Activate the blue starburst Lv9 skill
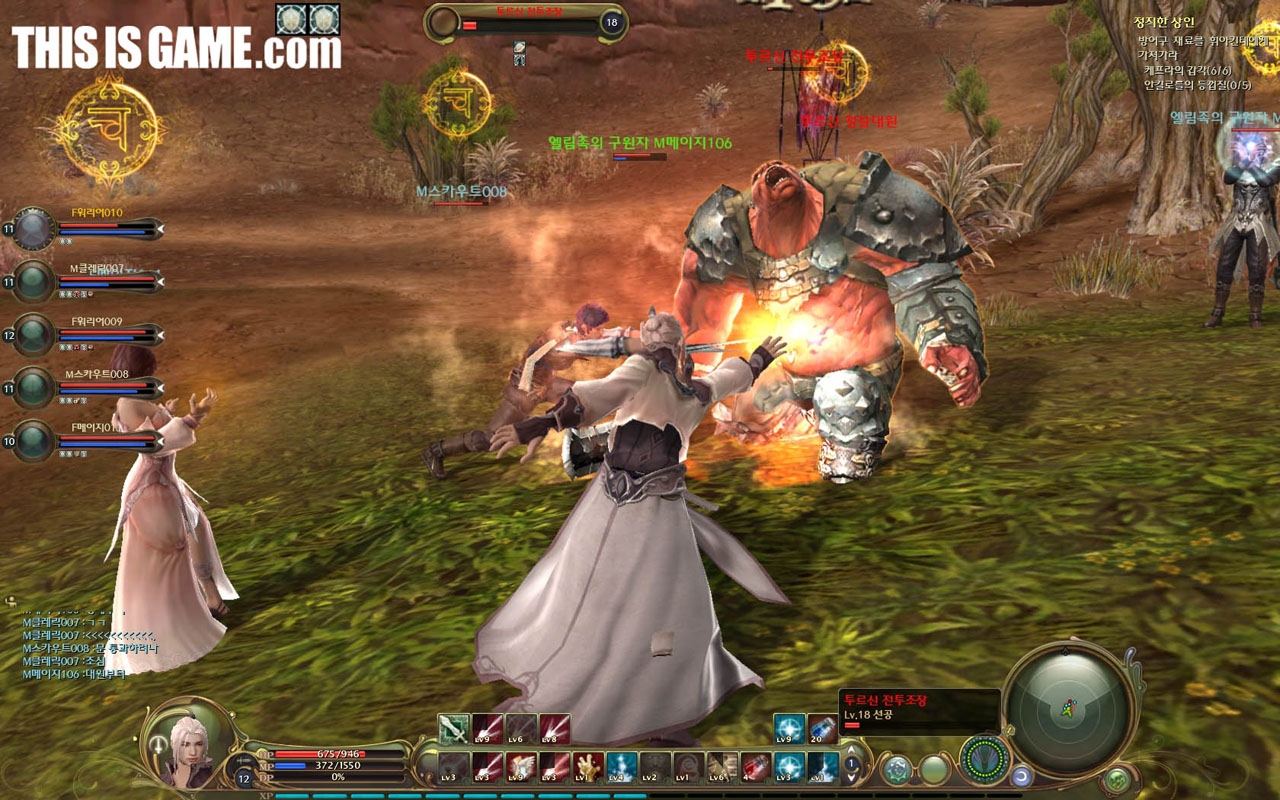The image size is (1280, 800). click(x=788, y=729)
